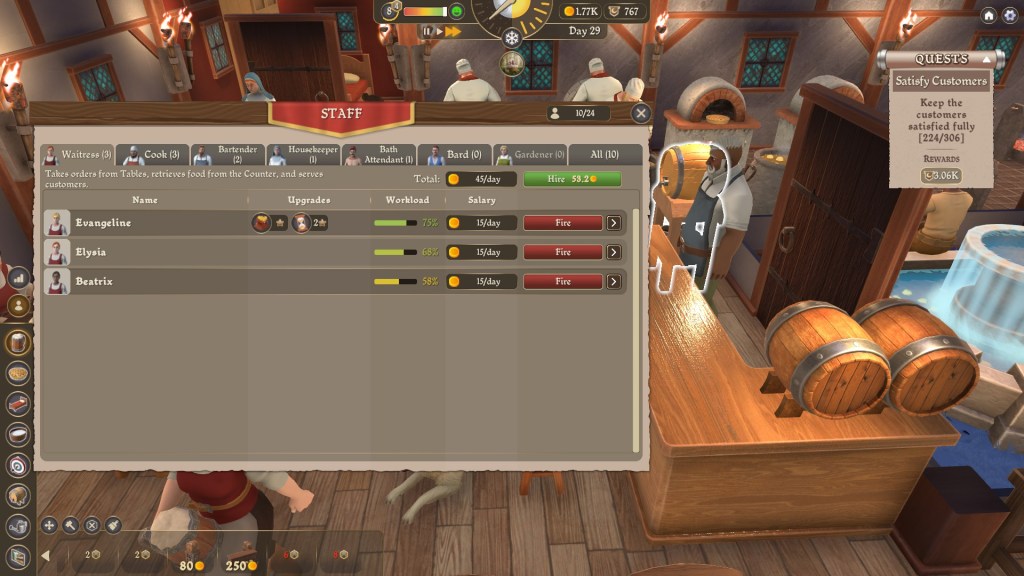Open the settings gear icon
Screen dimensions: 1024x576
click(x=1008, y=16)
